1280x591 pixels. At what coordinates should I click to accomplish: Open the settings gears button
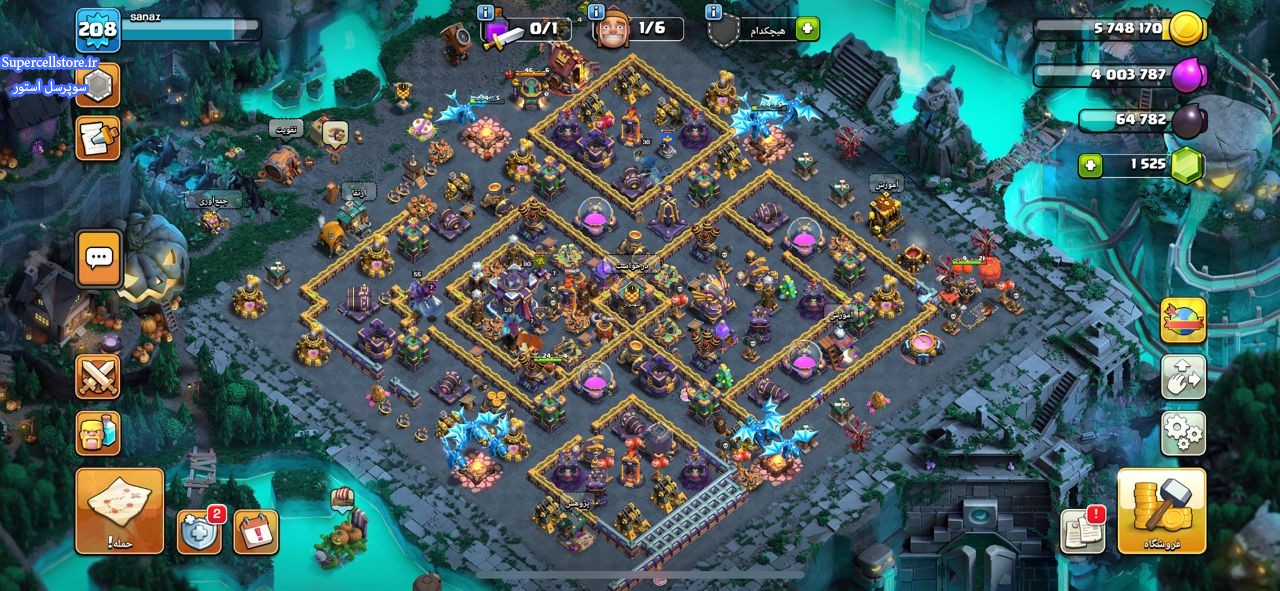tap(1183, 433)
